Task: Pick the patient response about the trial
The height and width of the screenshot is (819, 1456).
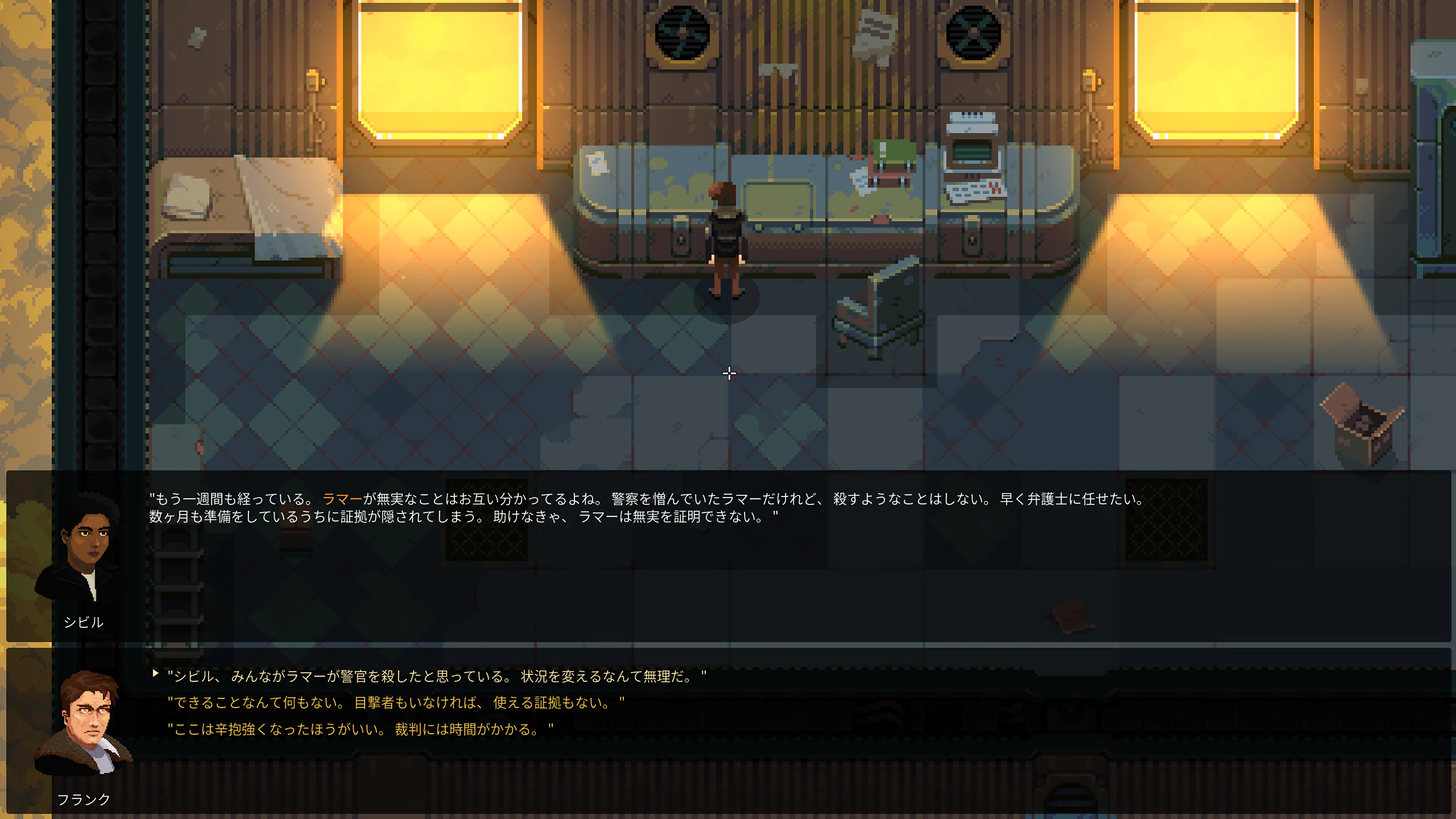Action: (359, 729)
